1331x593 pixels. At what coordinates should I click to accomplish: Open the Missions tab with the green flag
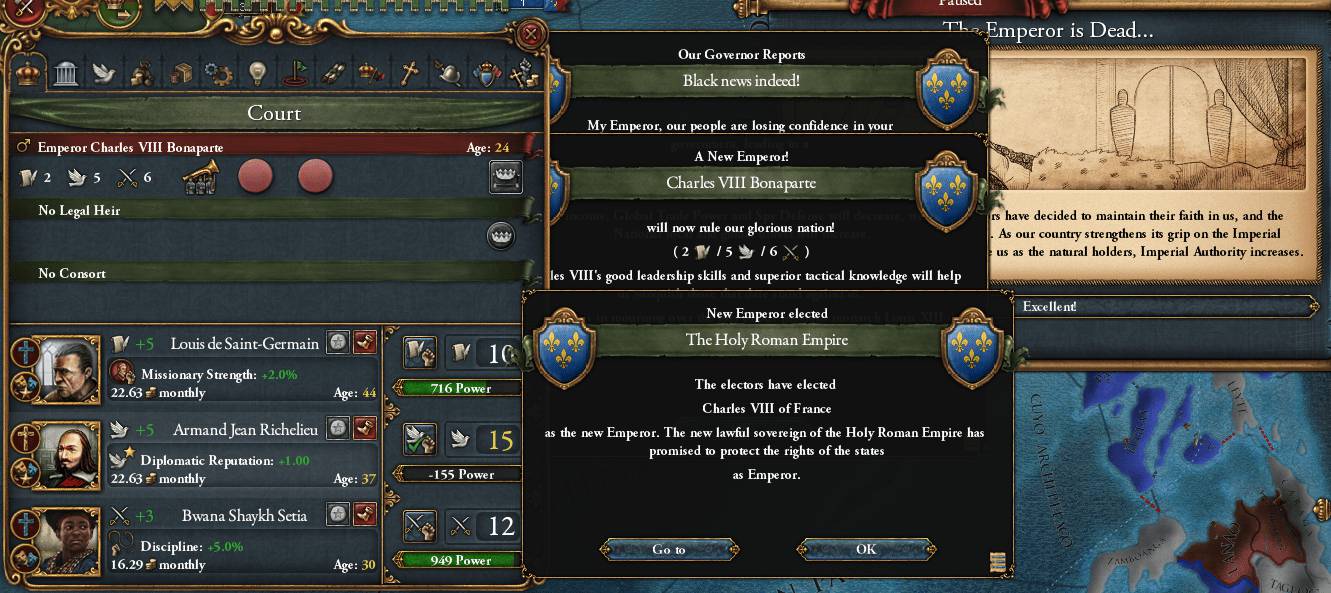click(296, 73)
